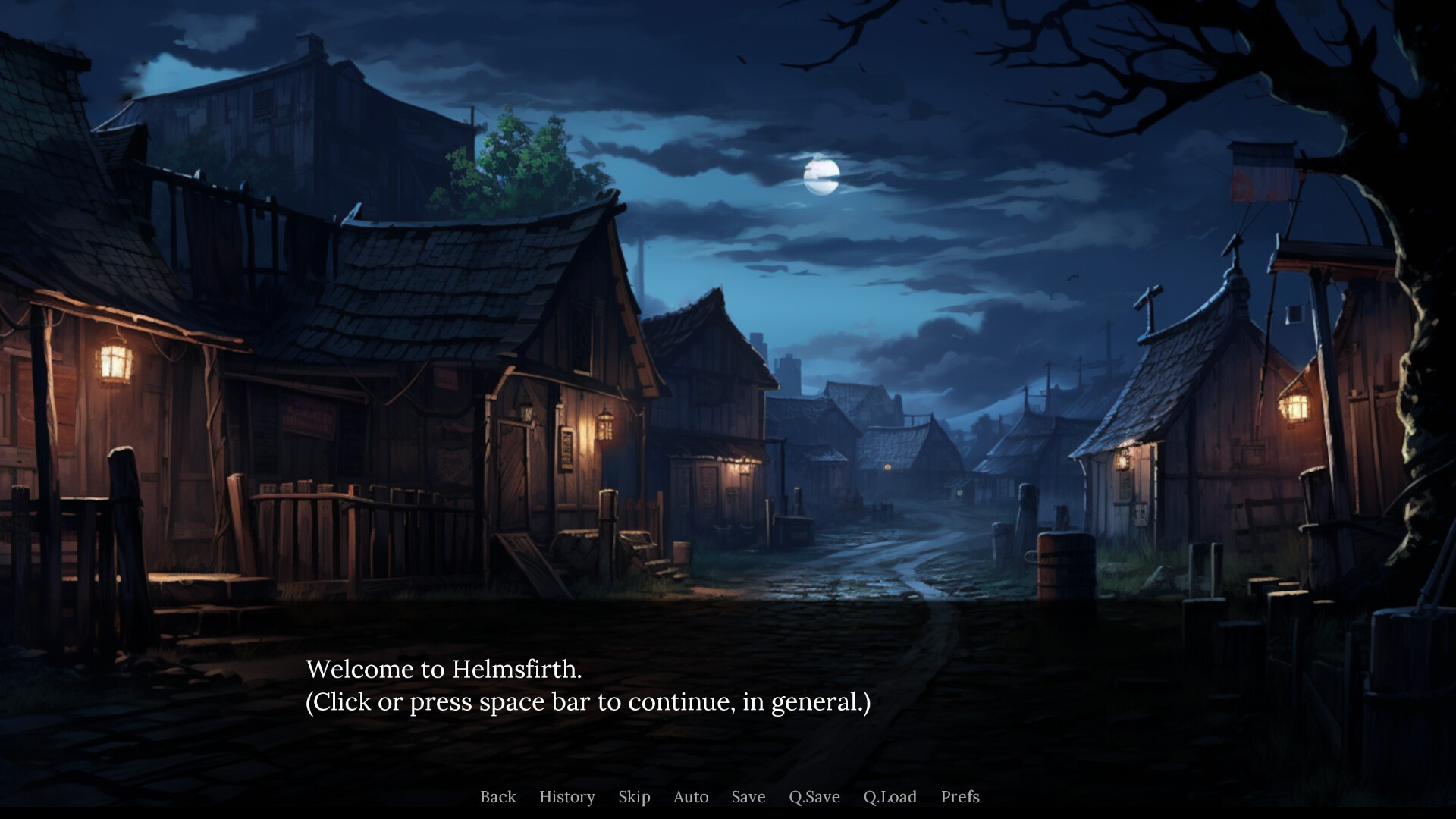Load the quick save via Q.Load
Image resolution: width=1456 pixels, height=819 pixels.
(x=891, y=797)
